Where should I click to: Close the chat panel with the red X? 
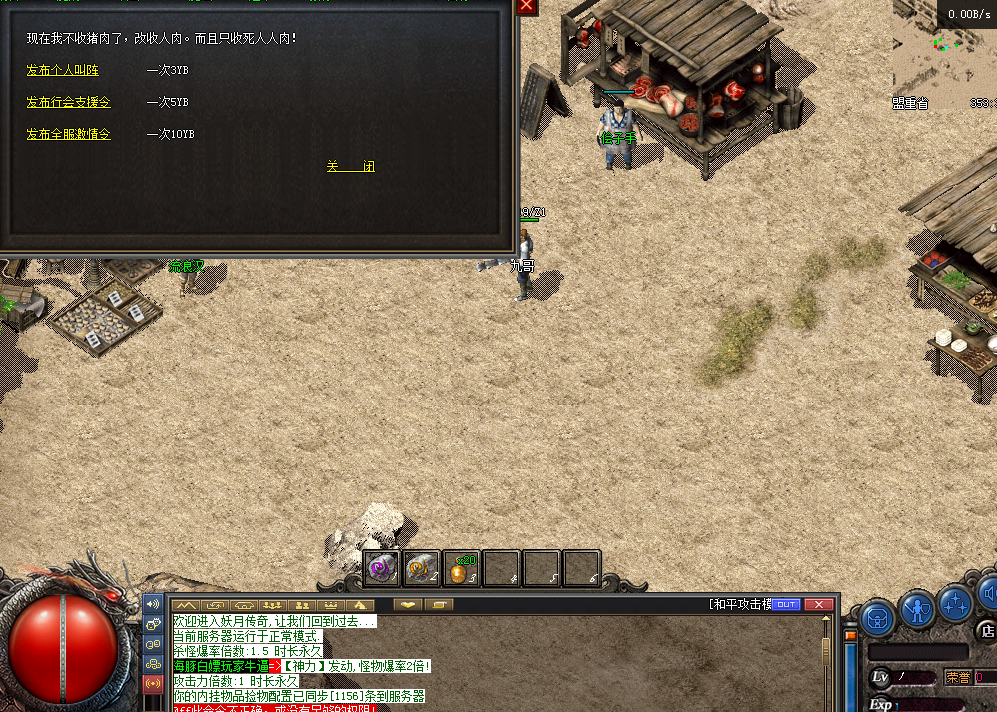[819, 604]
